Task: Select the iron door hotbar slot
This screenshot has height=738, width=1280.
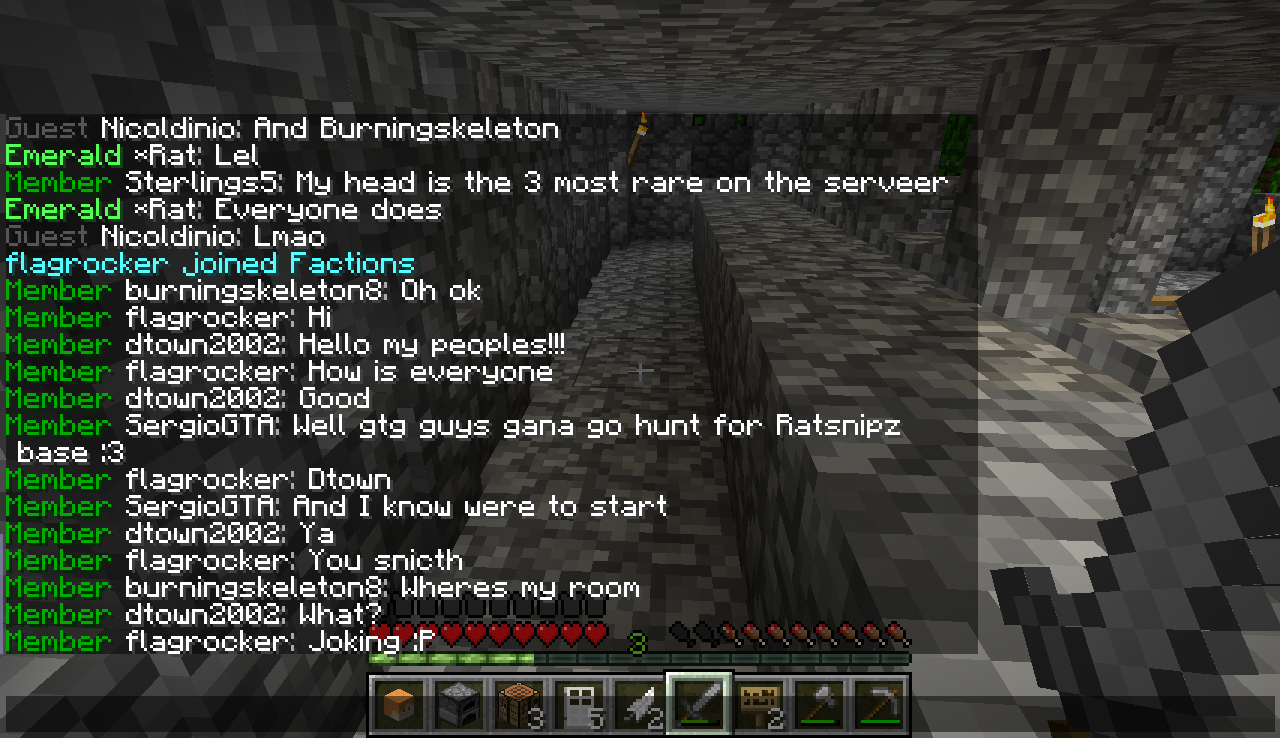Action: coord(579,705)
